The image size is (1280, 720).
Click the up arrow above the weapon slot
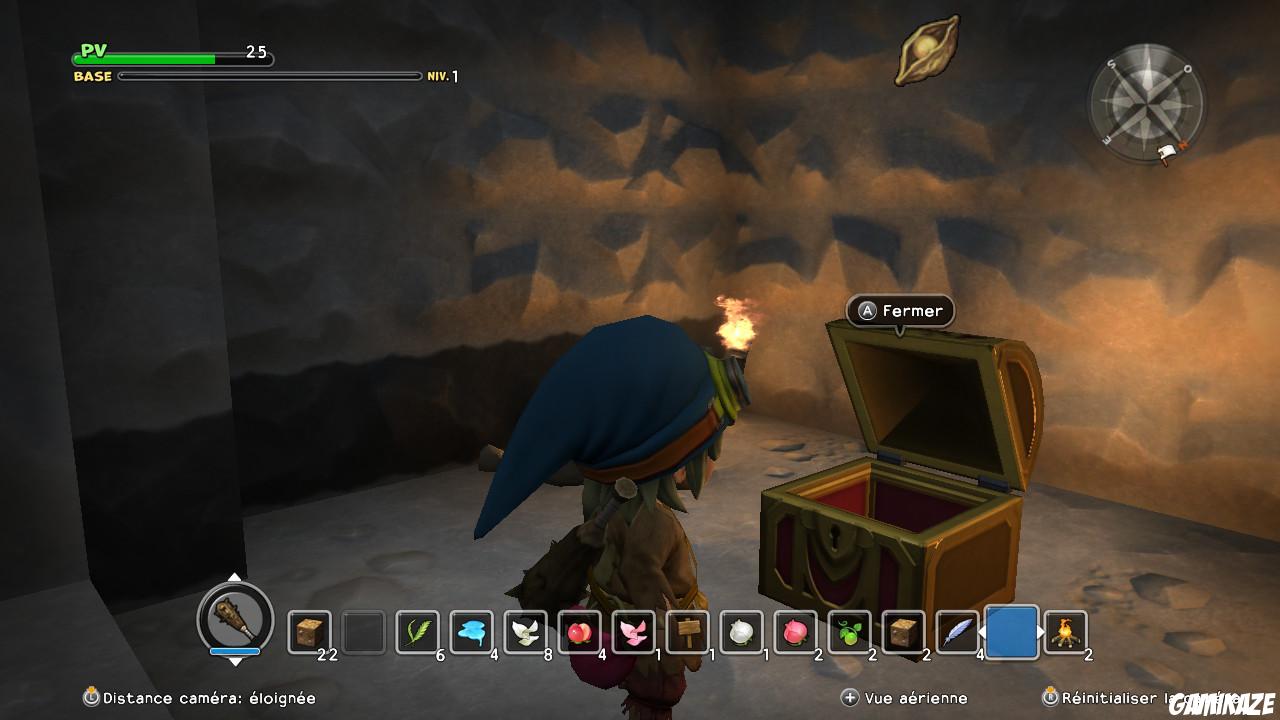point(236,578)
